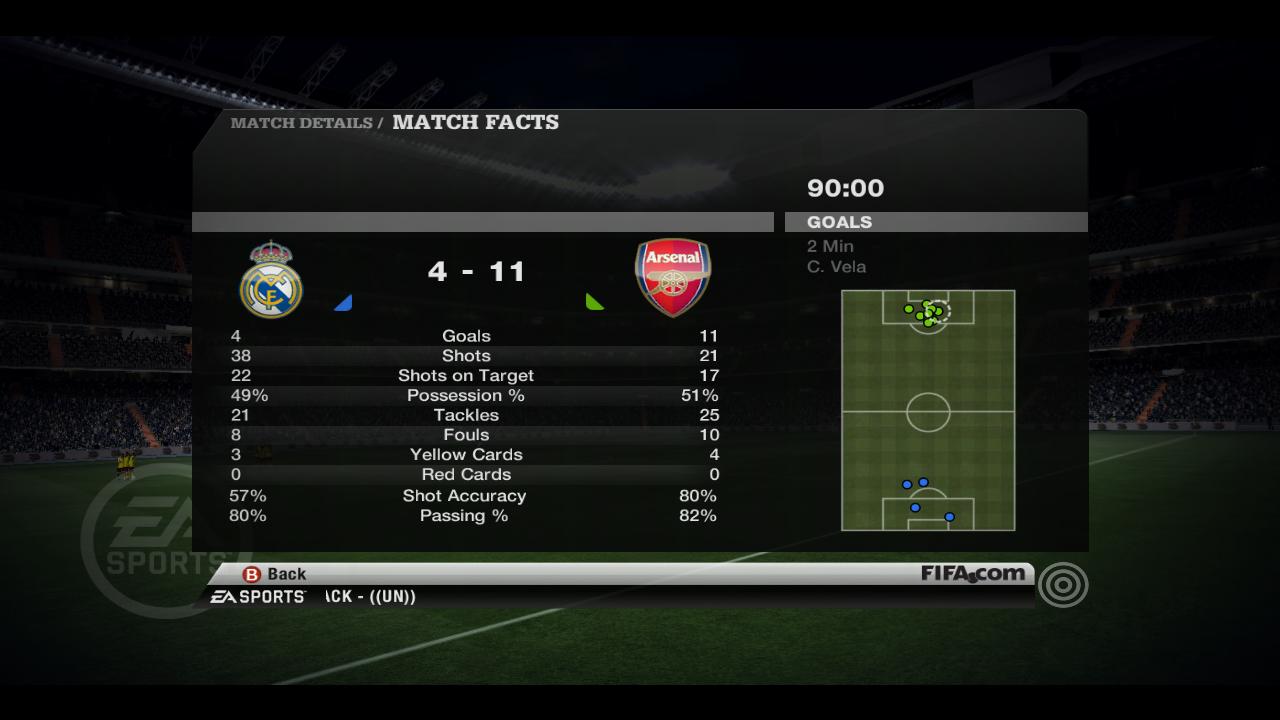Image resolution: width=1280 pixels, height=720 pixels.
Task: Click the concentric circles icon
Action: 1062,586
